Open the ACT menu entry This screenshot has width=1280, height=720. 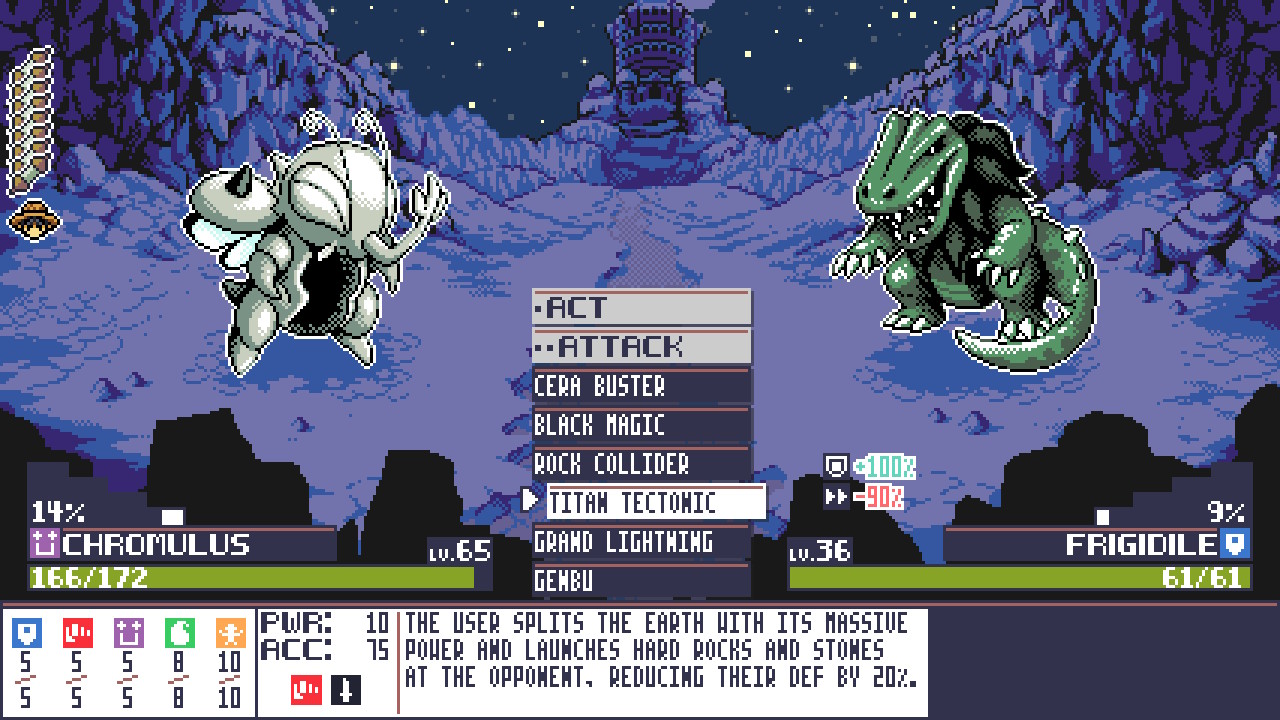pyautogui.click(x=642, y=309)
